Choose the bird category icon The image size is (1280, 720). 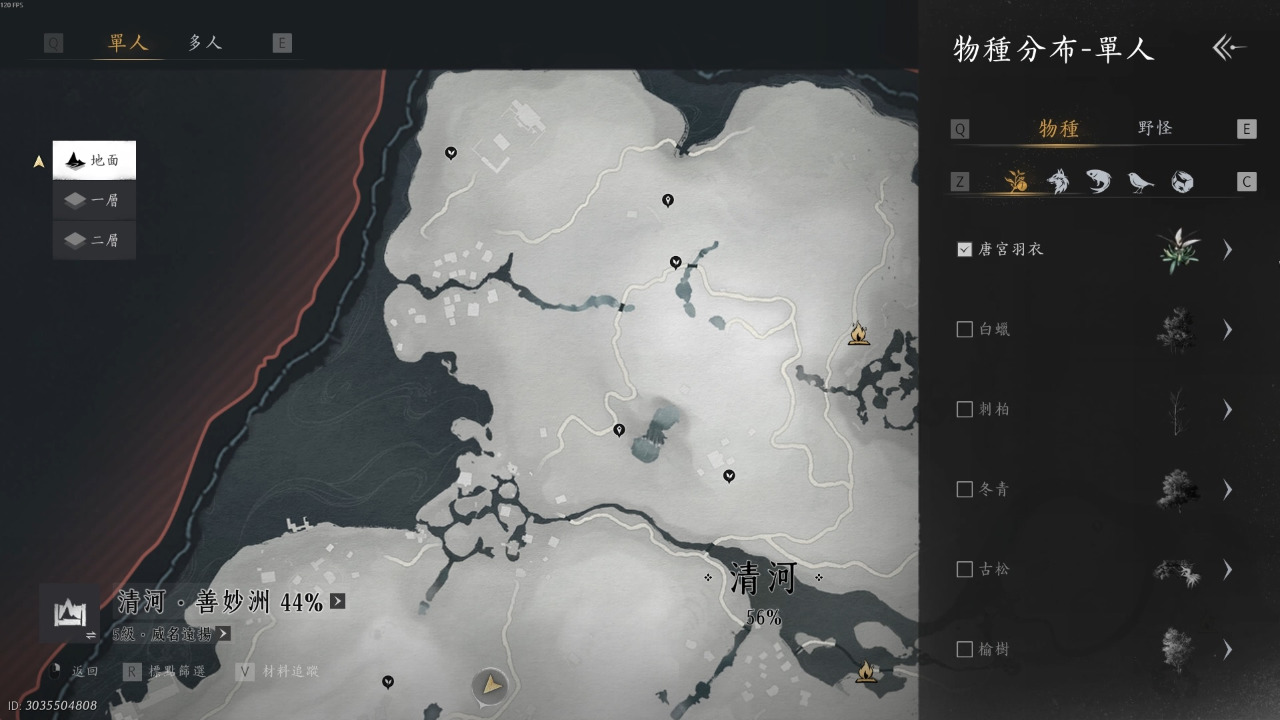click(1140, 181)
